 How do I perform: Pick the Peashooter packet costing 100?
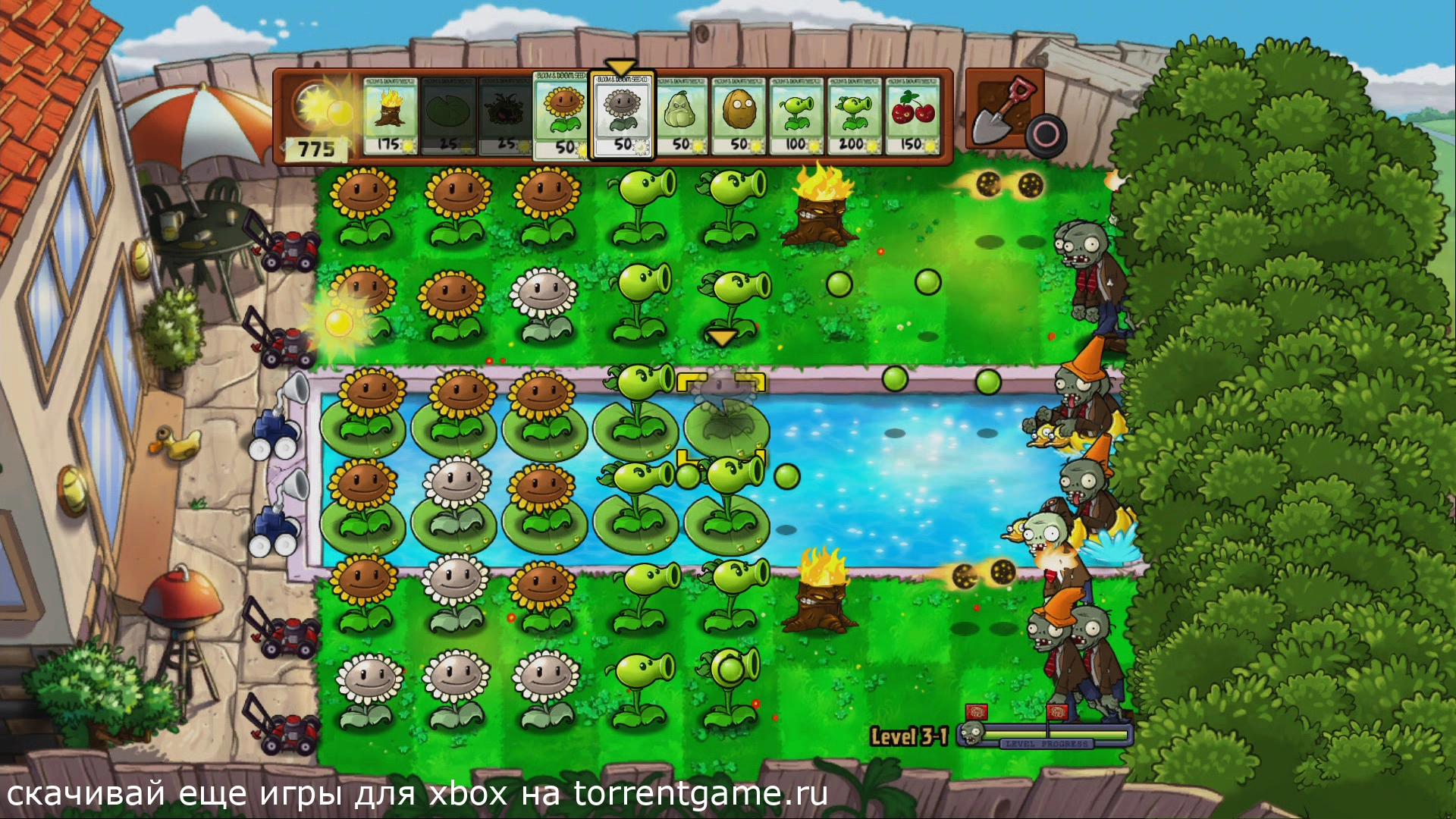pyautogui.click(x=796, y=116)
